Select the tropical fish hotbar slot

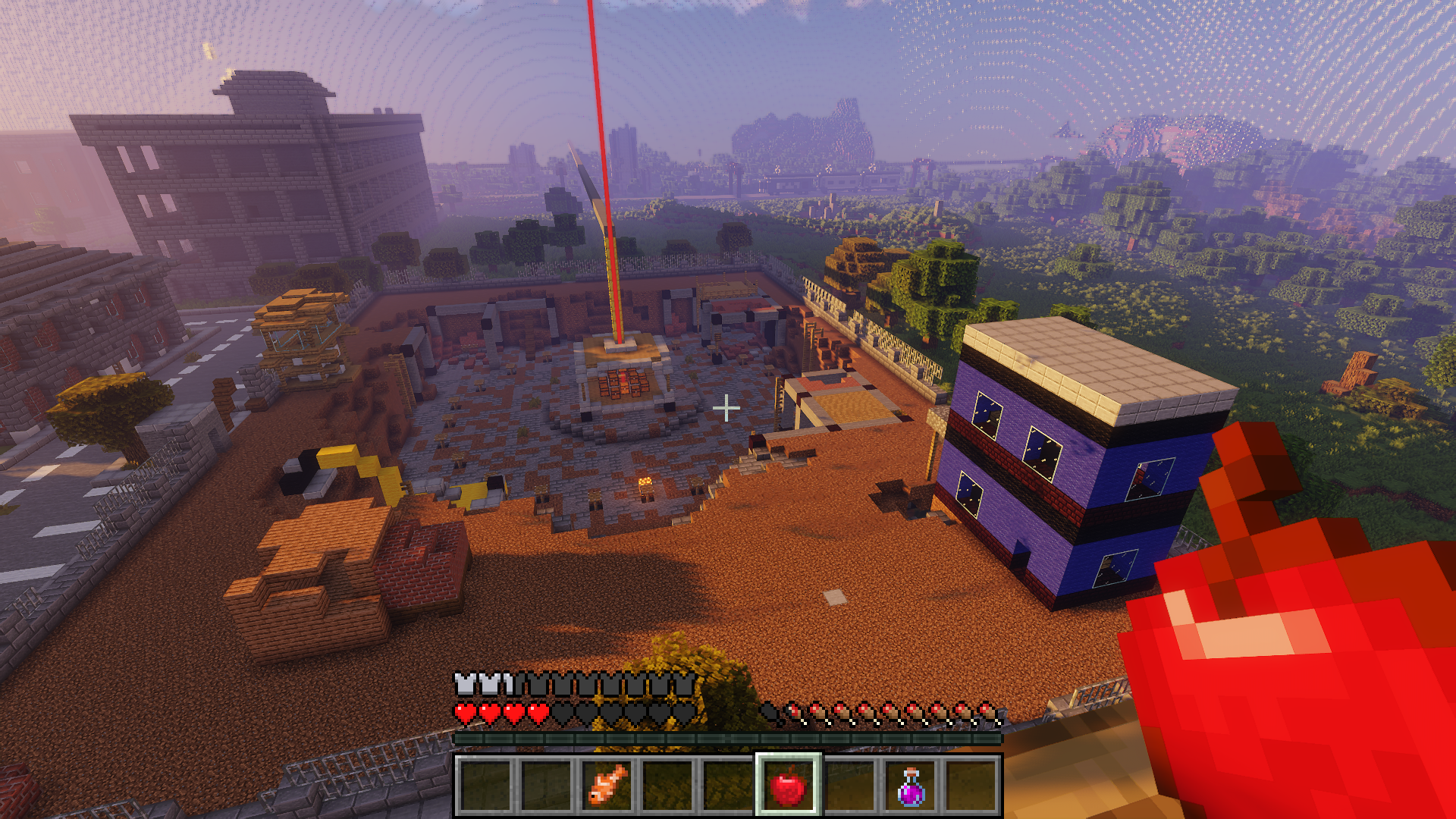tap(607, 786)
